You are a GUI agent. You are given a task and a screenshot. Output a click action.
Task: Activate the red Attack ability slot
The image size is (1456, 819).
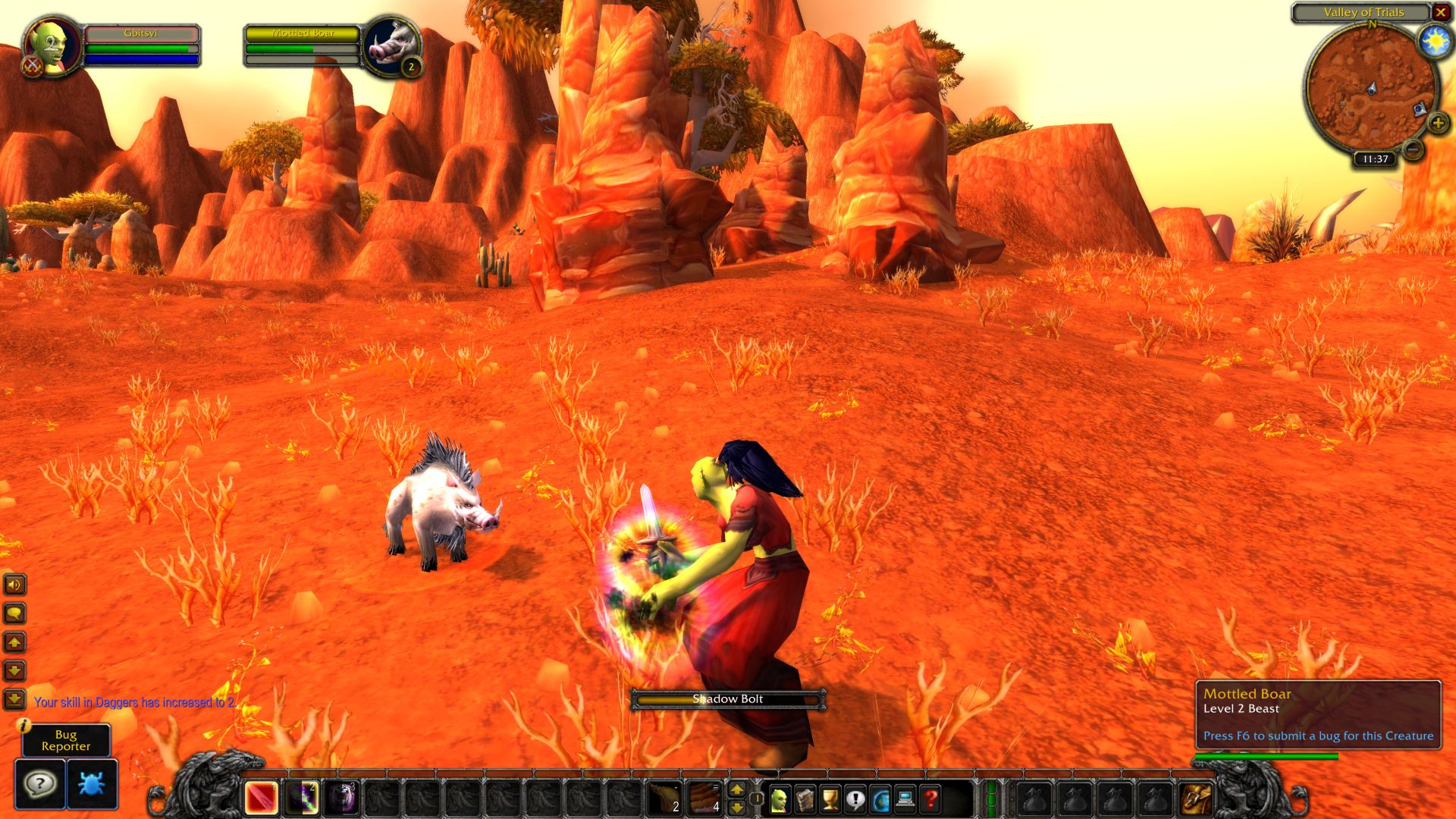(261, 798)
